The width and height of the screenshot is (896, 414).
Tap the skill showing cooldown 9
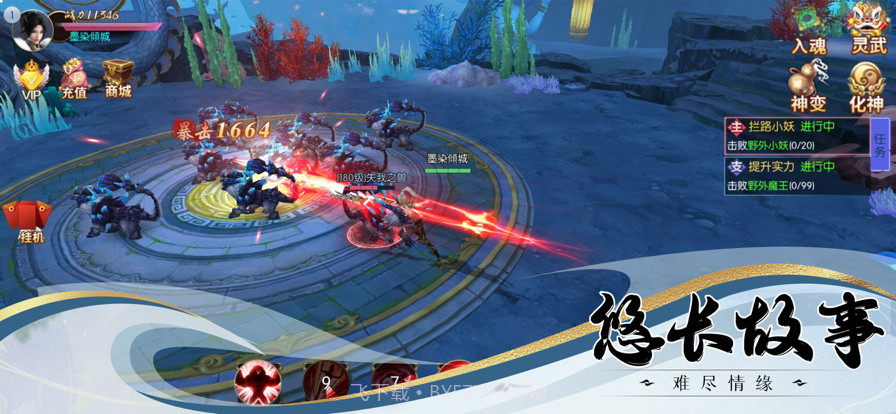tap(325, 383)
